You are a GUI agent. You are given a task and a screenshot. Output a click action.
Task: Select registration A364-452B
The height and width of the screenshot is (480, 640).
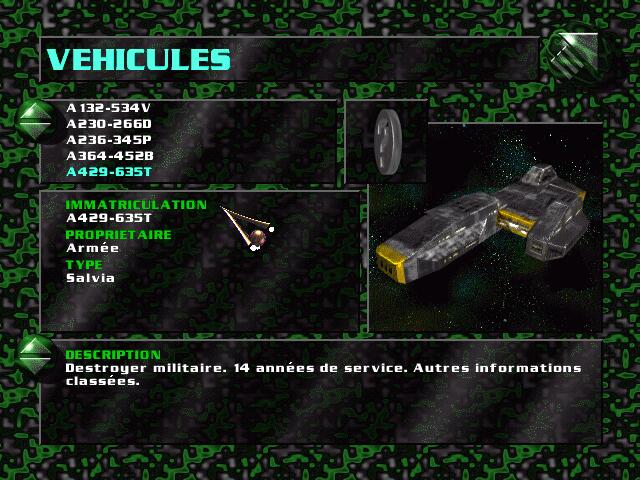[108, 156]
